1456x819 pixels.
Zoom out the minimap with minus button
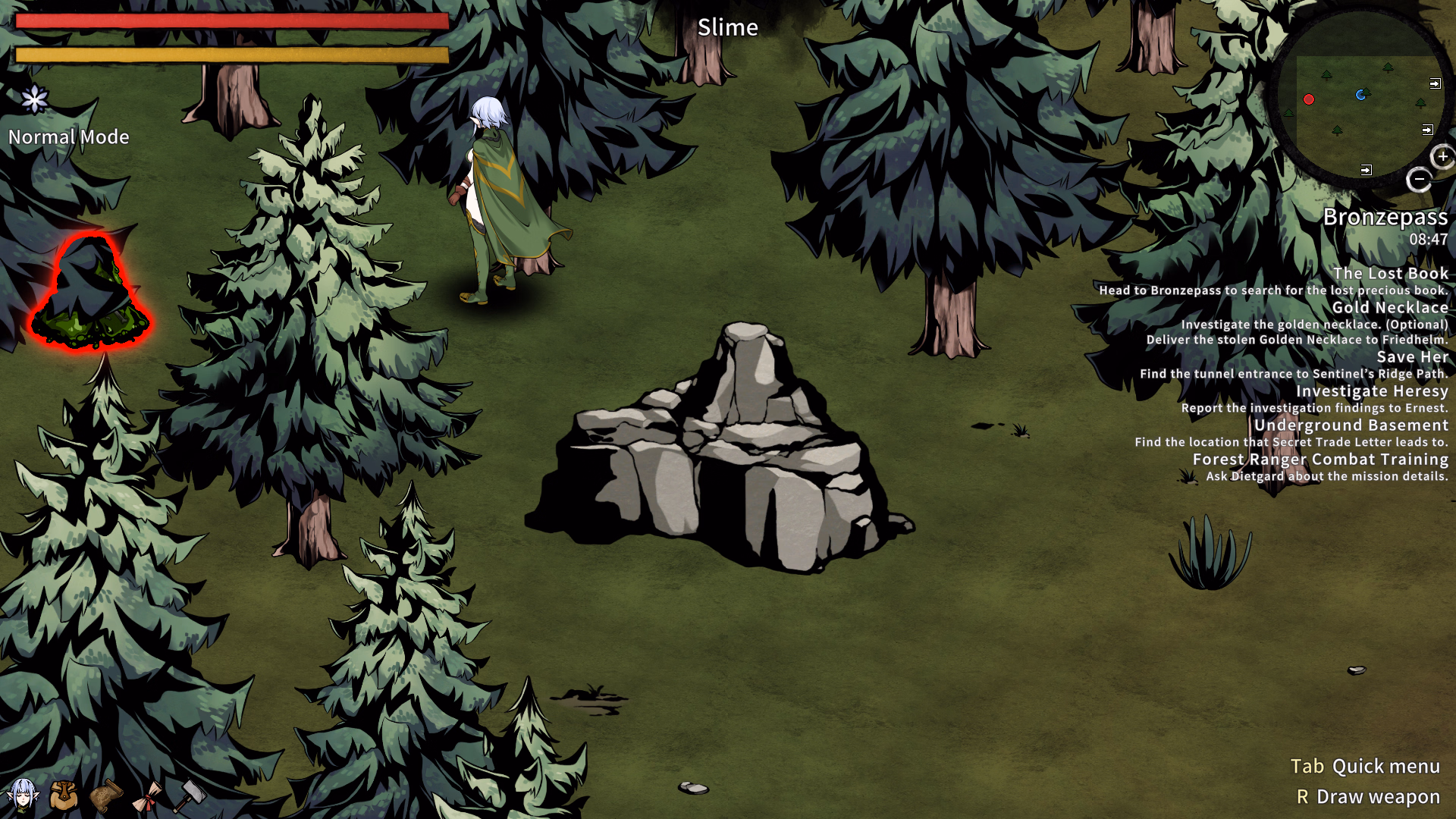point(1419,180)
